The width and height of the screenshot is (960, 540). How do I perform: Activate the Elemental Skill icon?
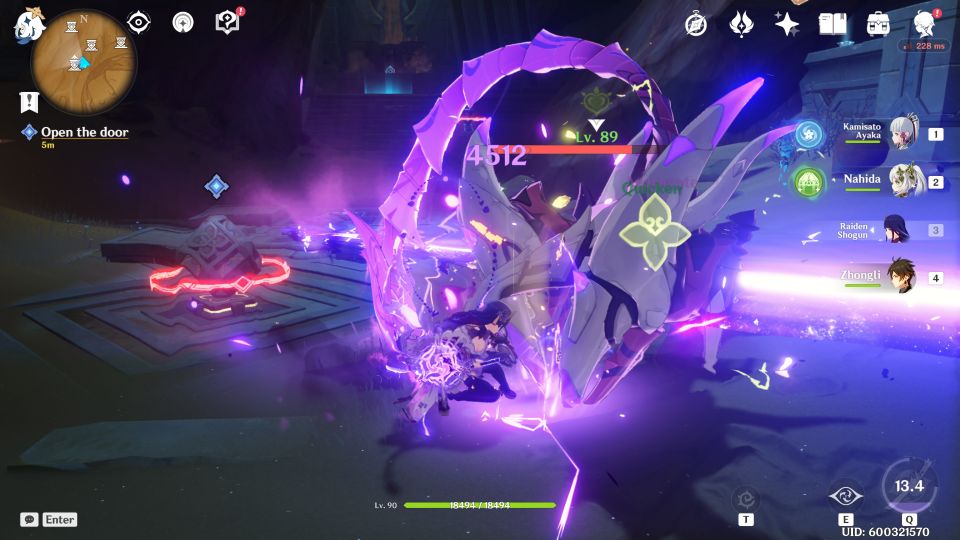coord(845,495)
